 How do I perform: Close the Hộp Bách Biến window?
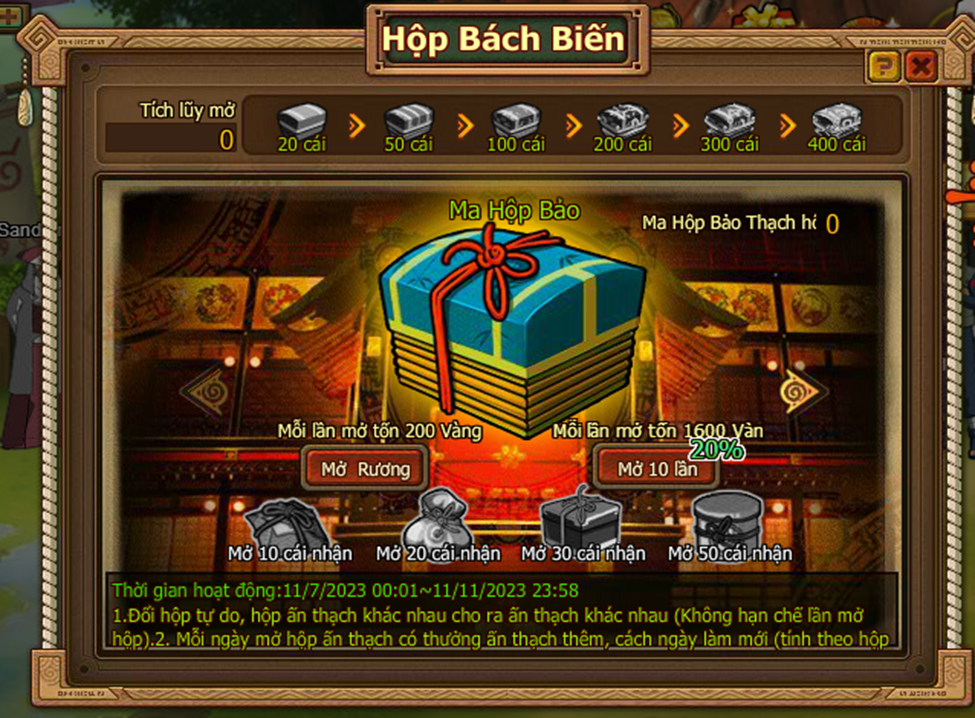pyautogui.click(x=920, y=67)
